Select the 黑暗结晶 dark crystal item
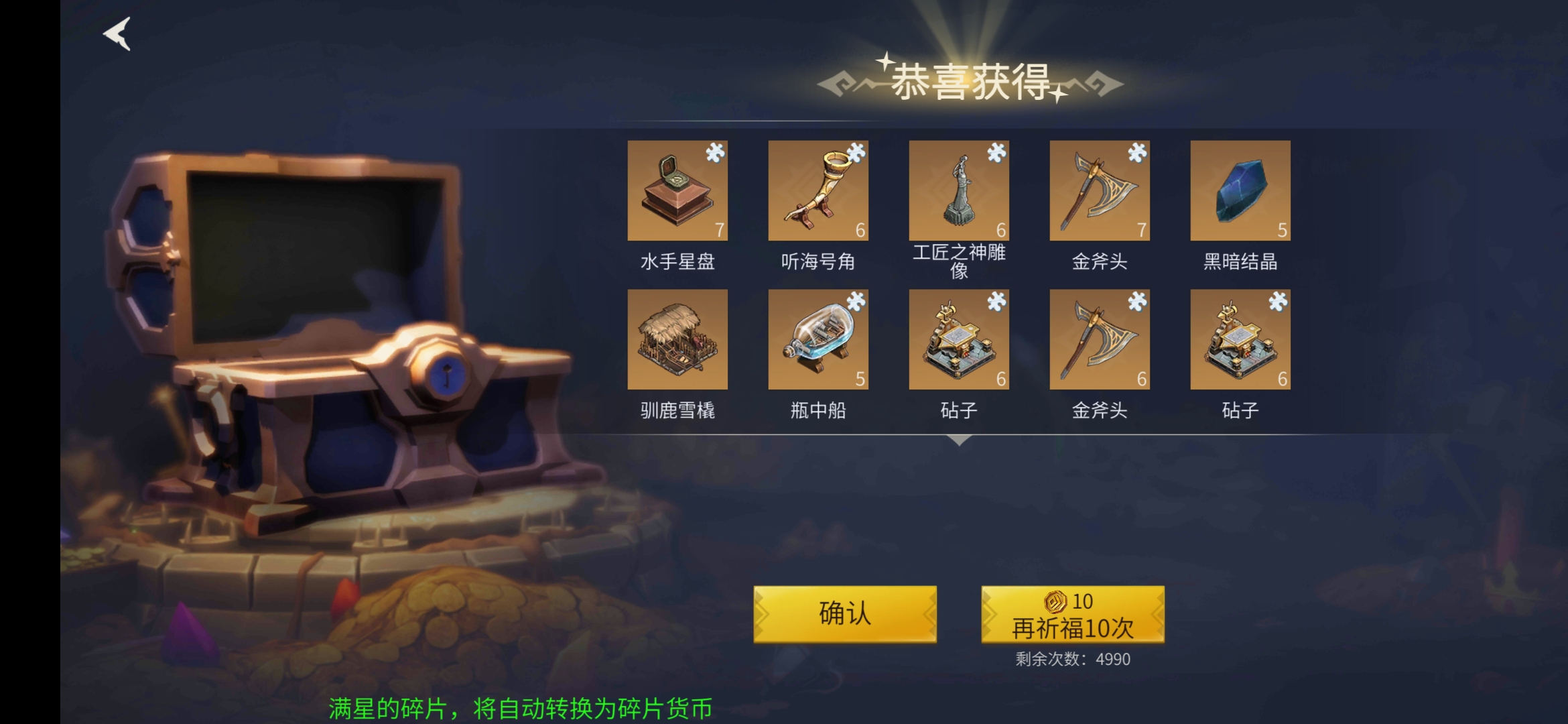Screen dimensions: 1568x724 click(x=1240, y=190)
